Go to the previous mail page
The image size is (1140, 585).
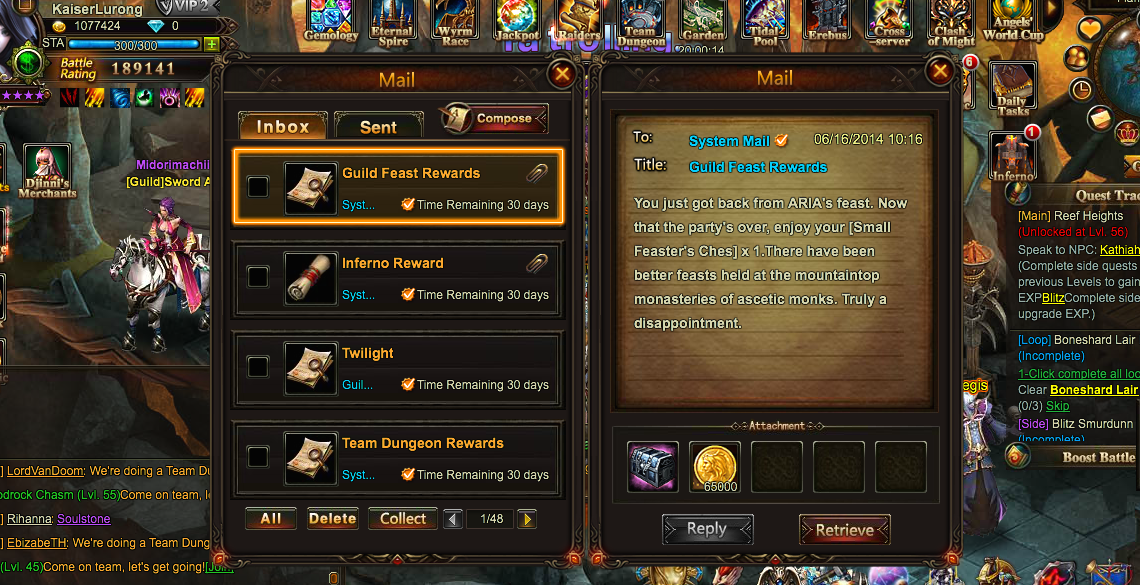click(x=453, y=519)
